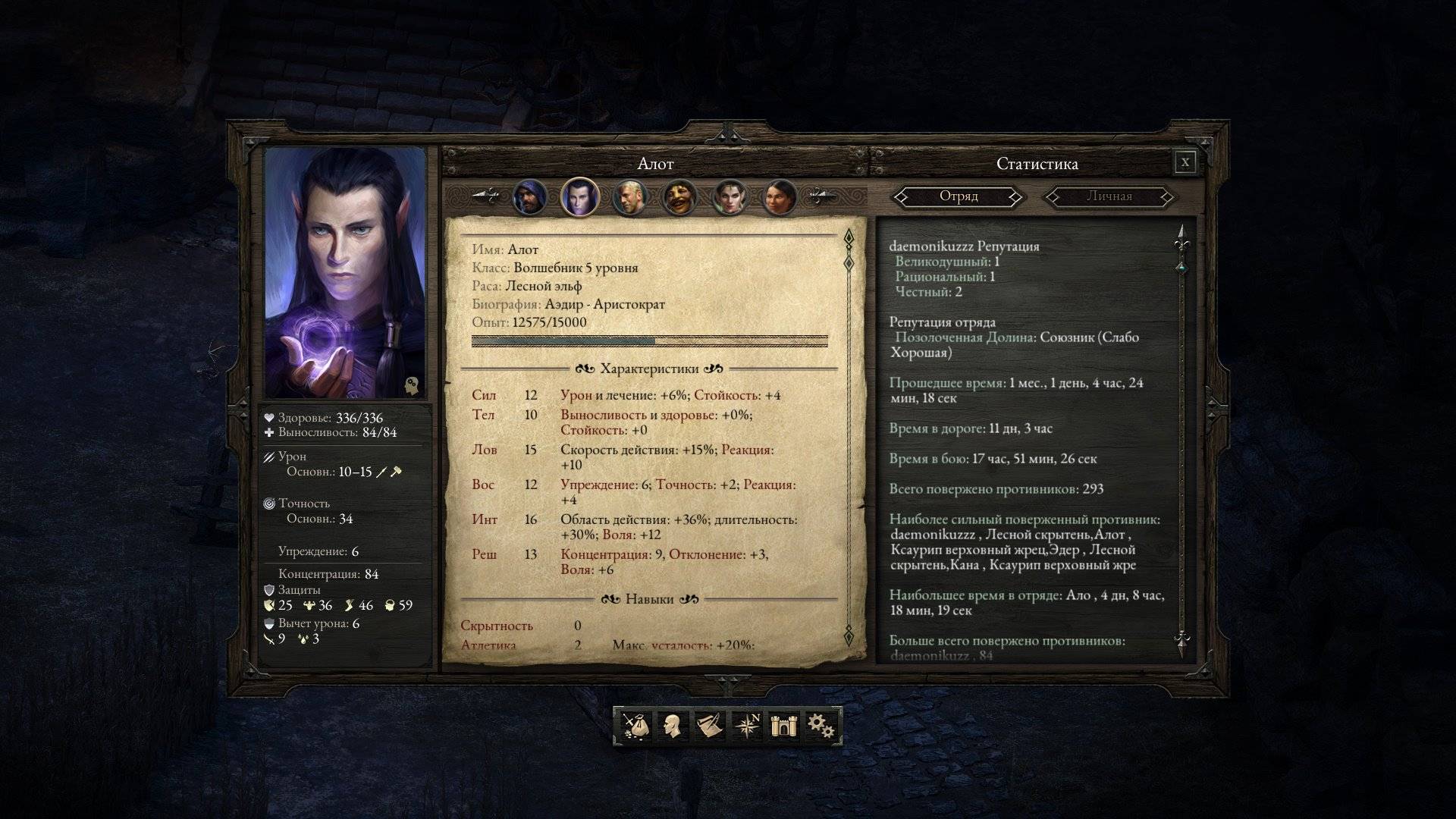
Task: Select the grinning yellow-faced character portrait
Action: tap(679, 198)
